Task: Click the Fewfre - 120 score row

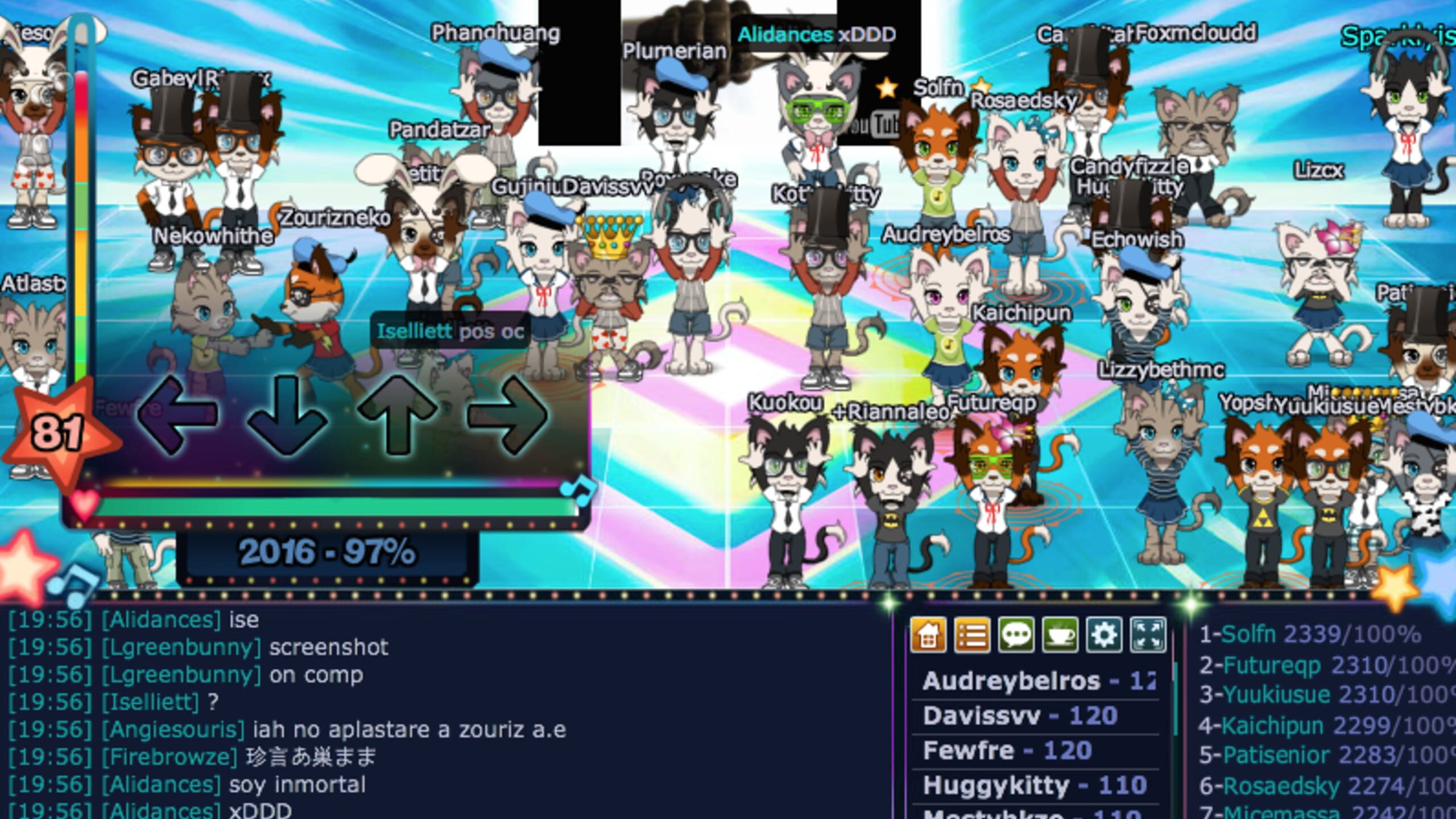Action: pos(1018,750)
